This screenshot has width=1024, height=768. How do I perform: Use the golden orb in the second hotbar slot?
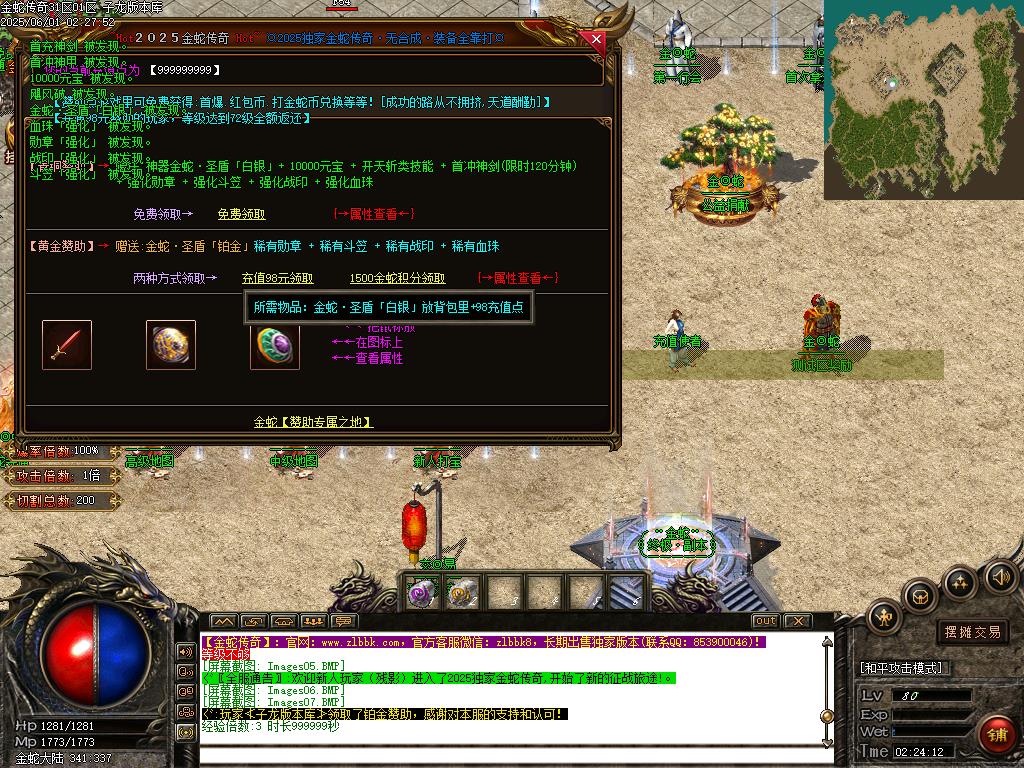pos(461,593)
